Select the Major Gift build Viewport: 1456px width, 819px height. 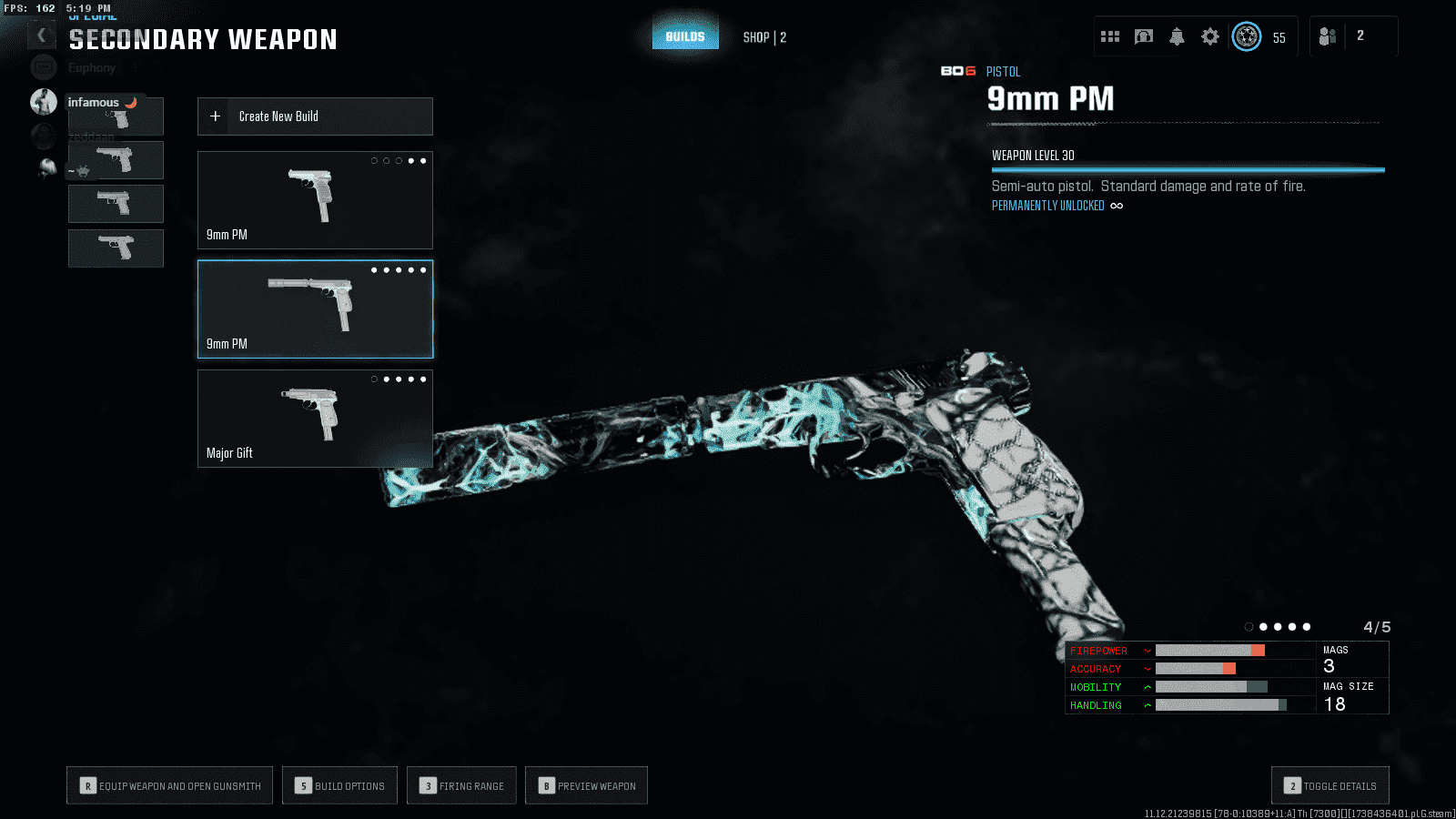[315, 419]
